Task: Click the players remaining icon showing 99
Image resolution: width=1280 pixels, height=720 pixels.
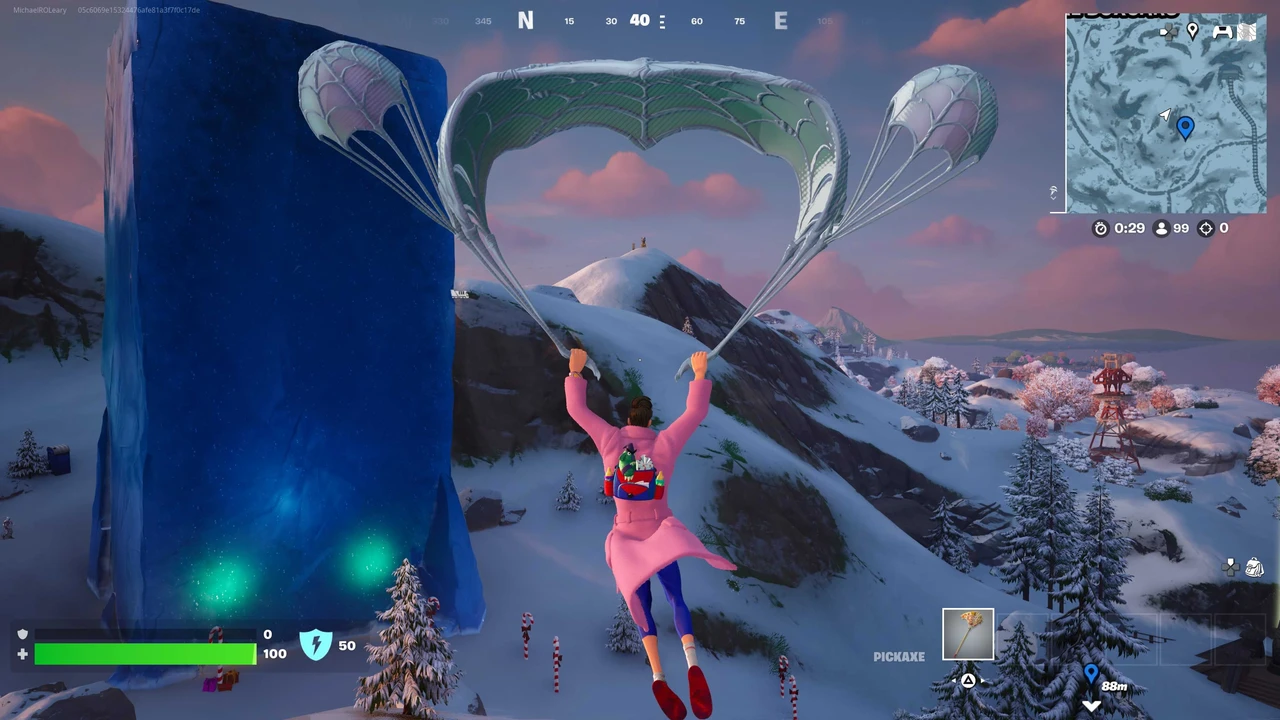Action: click(x=1160, y=228)
